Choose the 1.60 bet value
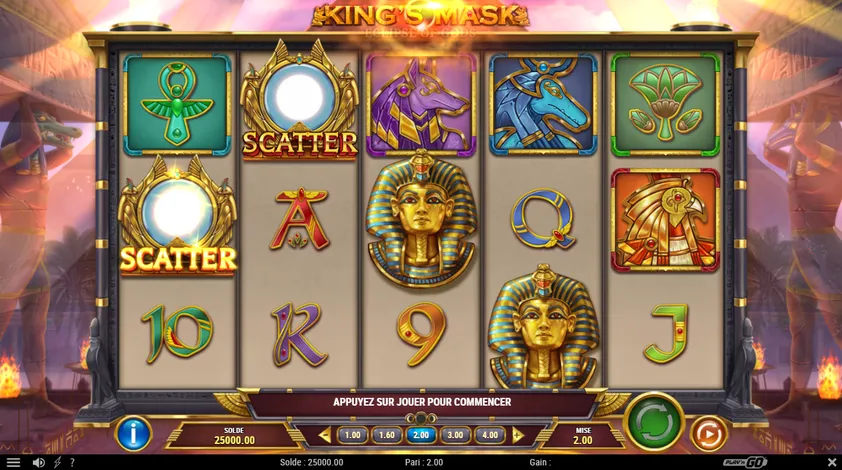Screen dimensions: 842x470 (387, 435)
